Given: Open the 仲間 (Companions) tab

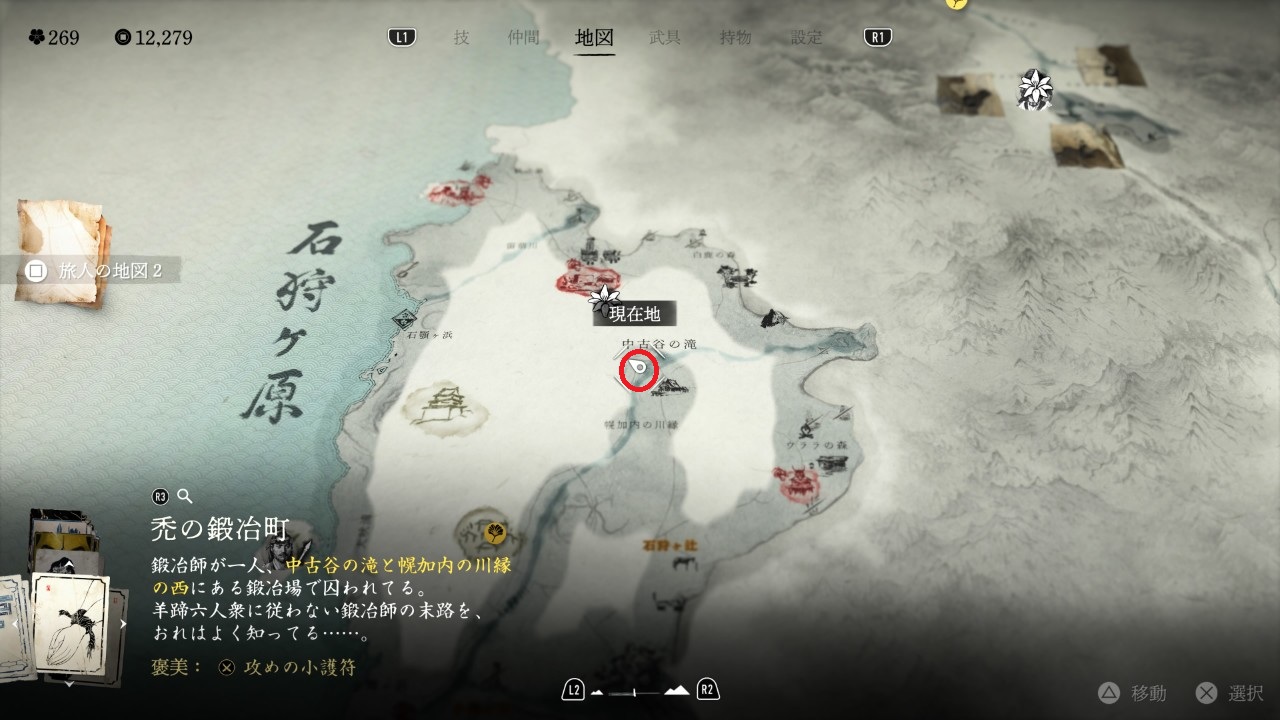Looking at the screenshot, I should (523, 38).
